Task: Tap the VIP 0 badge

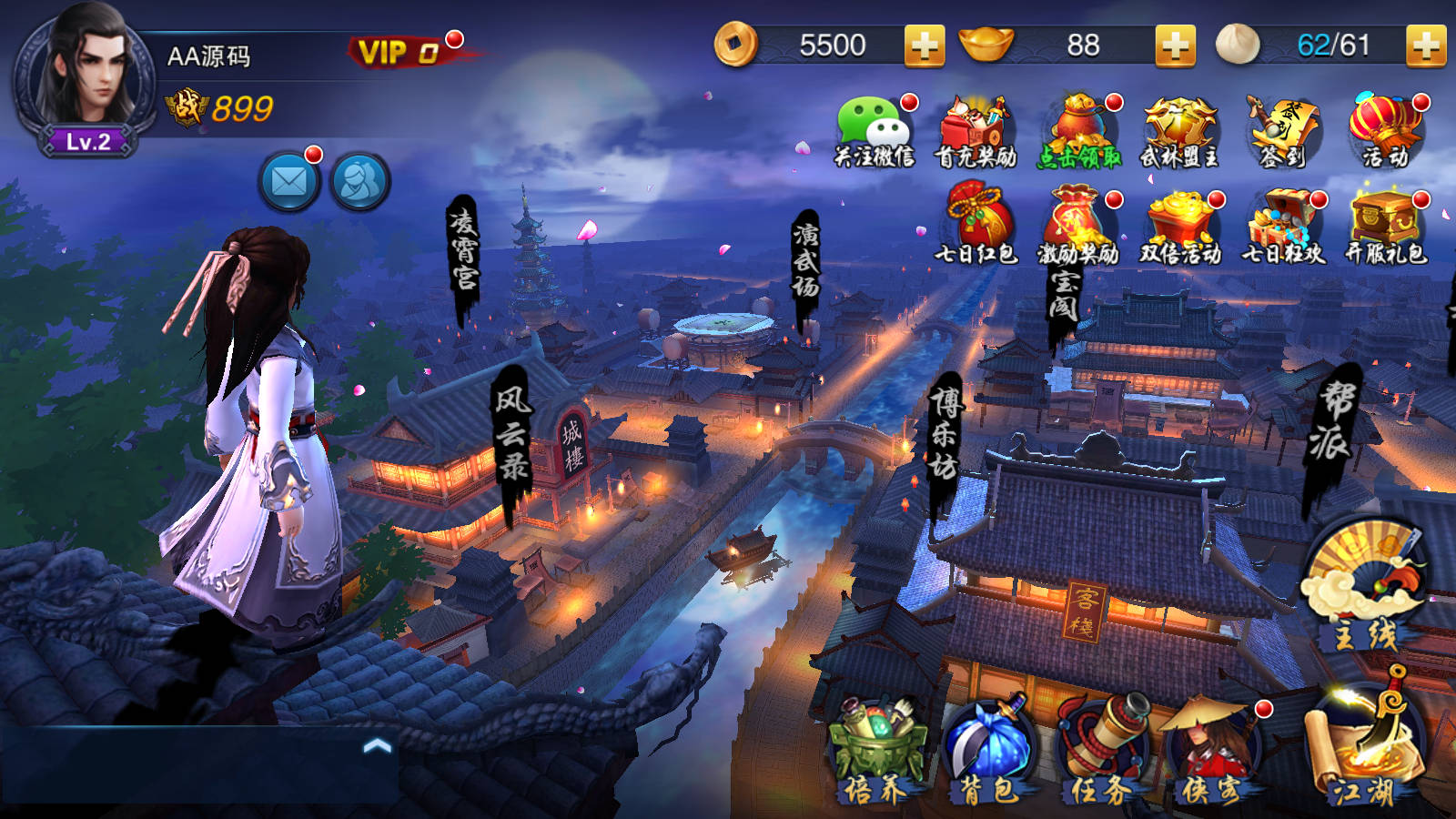Action: point(400,52)
